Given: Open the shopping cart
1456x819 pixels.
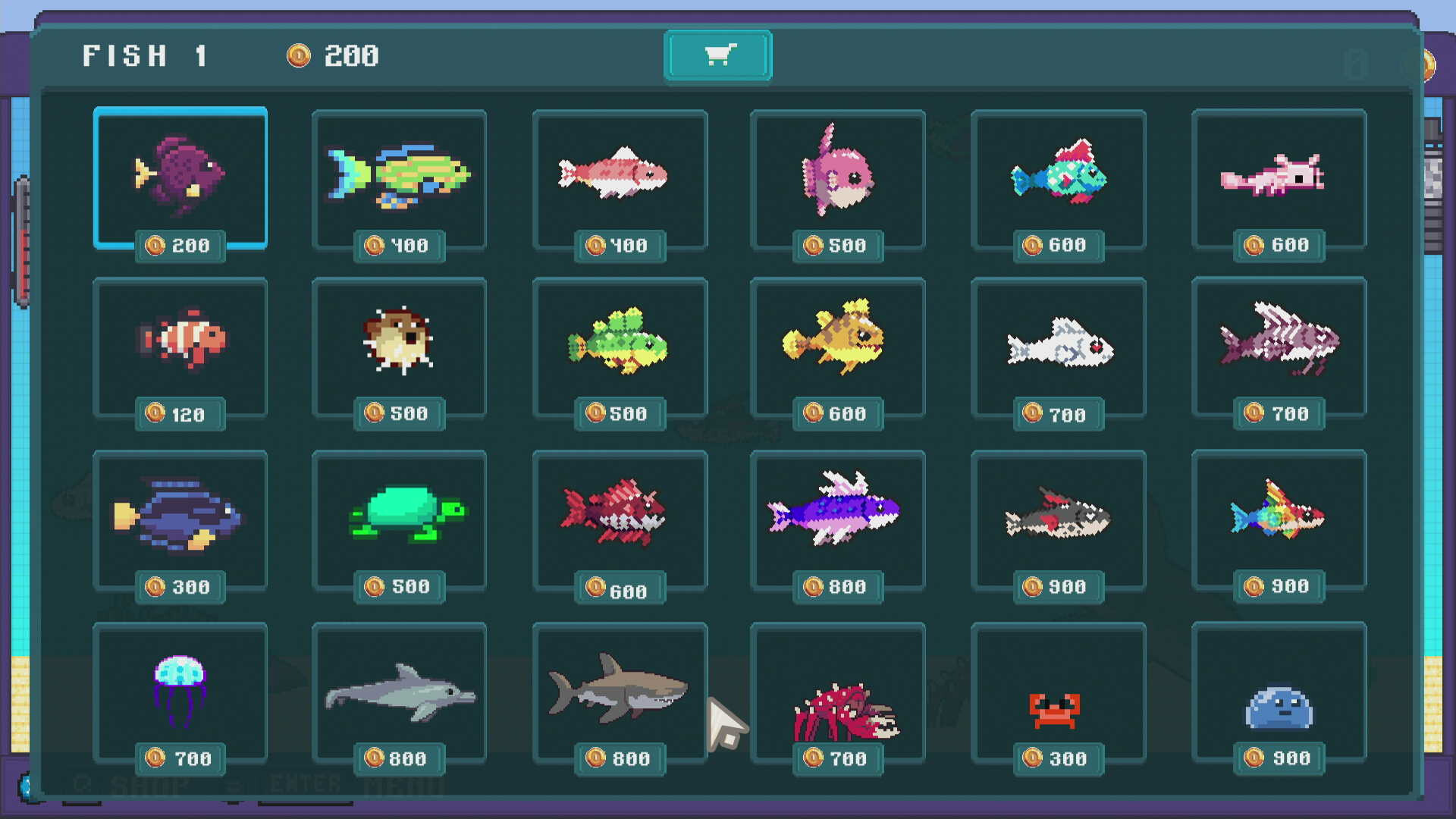Looking at the screenshot, I should click(717, 55).
